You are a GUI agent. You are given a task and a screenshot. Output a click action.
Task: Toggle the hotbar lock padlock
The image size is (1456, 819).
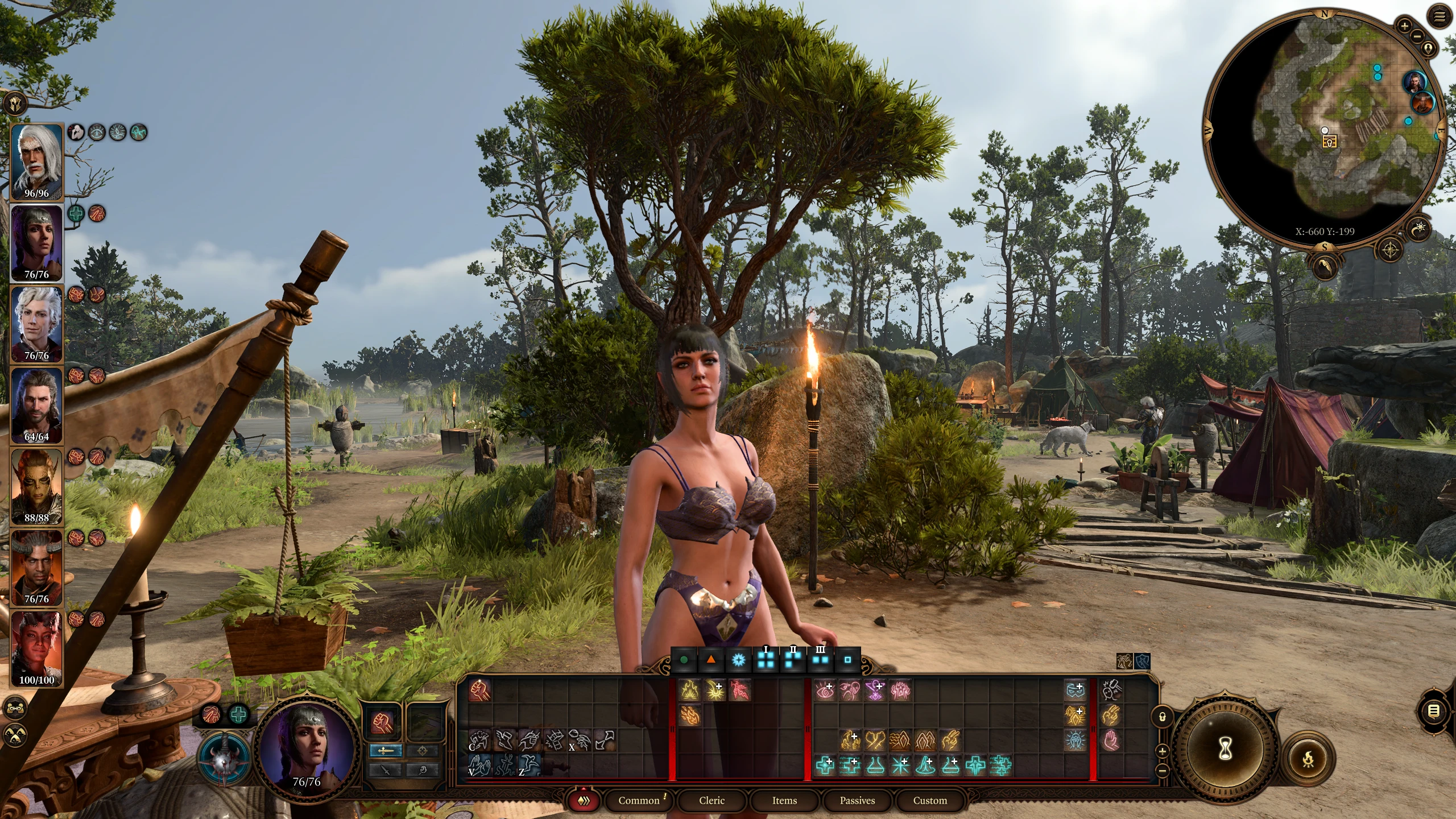coord(1163,717)
